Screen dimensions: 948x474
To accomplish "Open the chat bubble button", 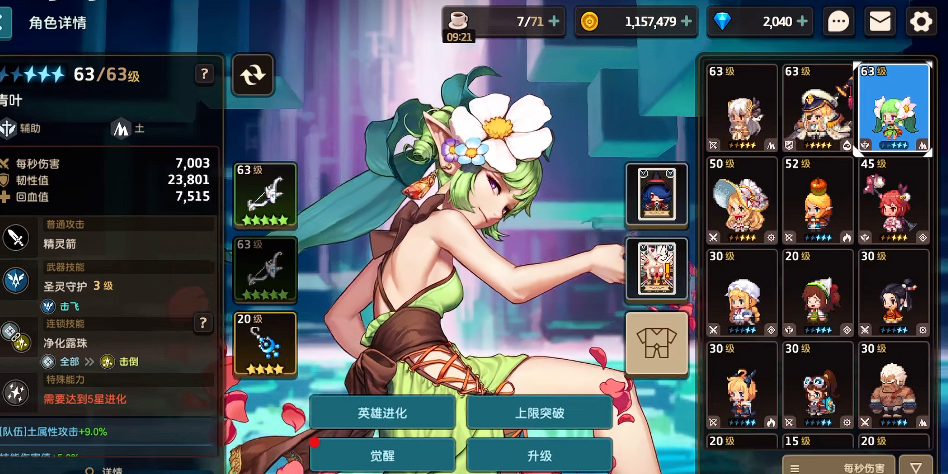I will click(839, 21).
